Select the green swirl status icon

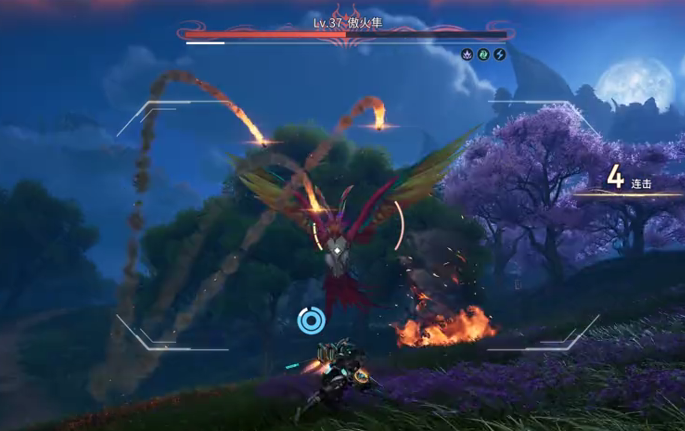click(x=483, y=54)
